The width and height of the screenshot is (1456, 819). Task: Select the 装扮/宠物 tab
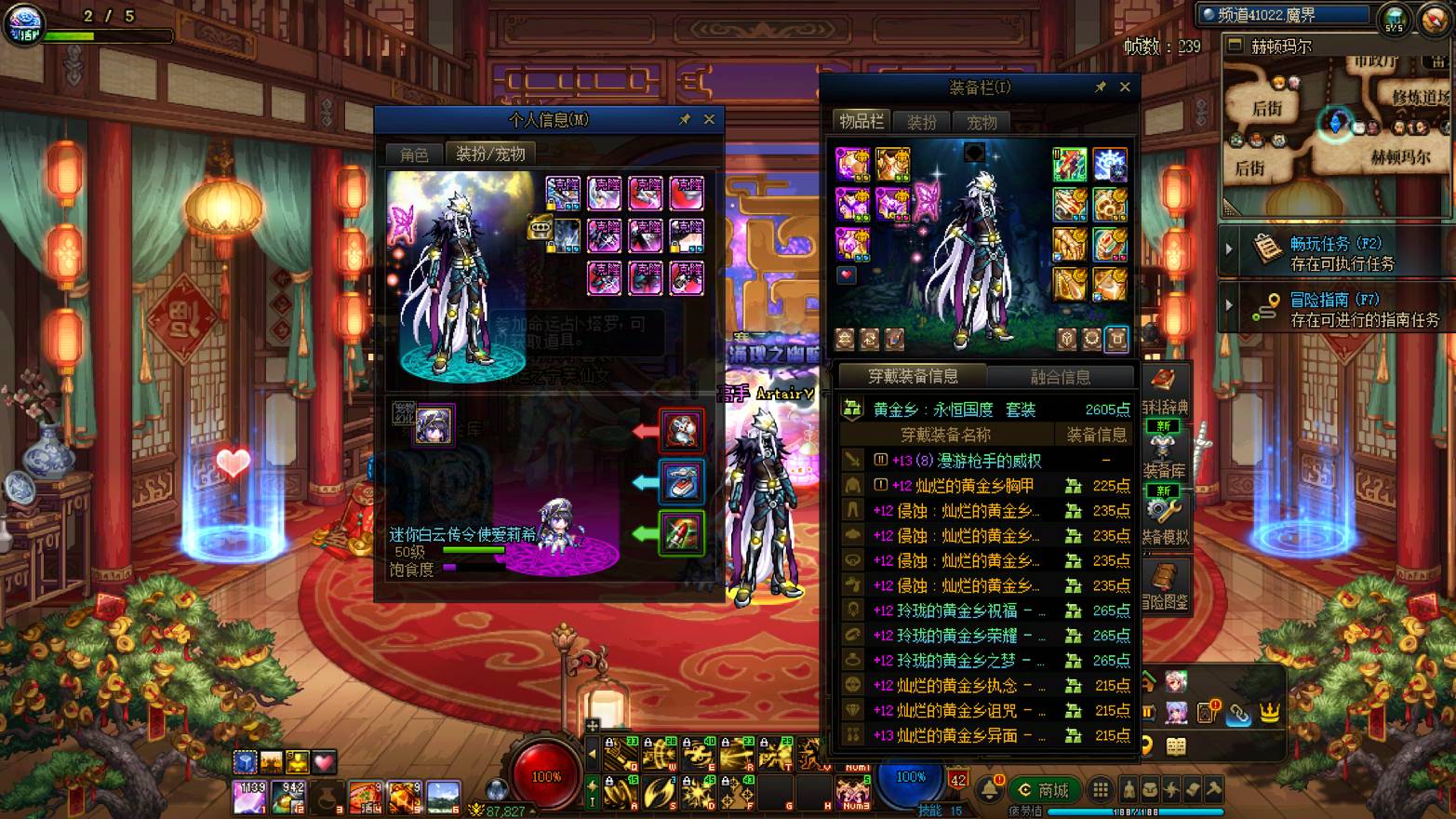[490, 154]
